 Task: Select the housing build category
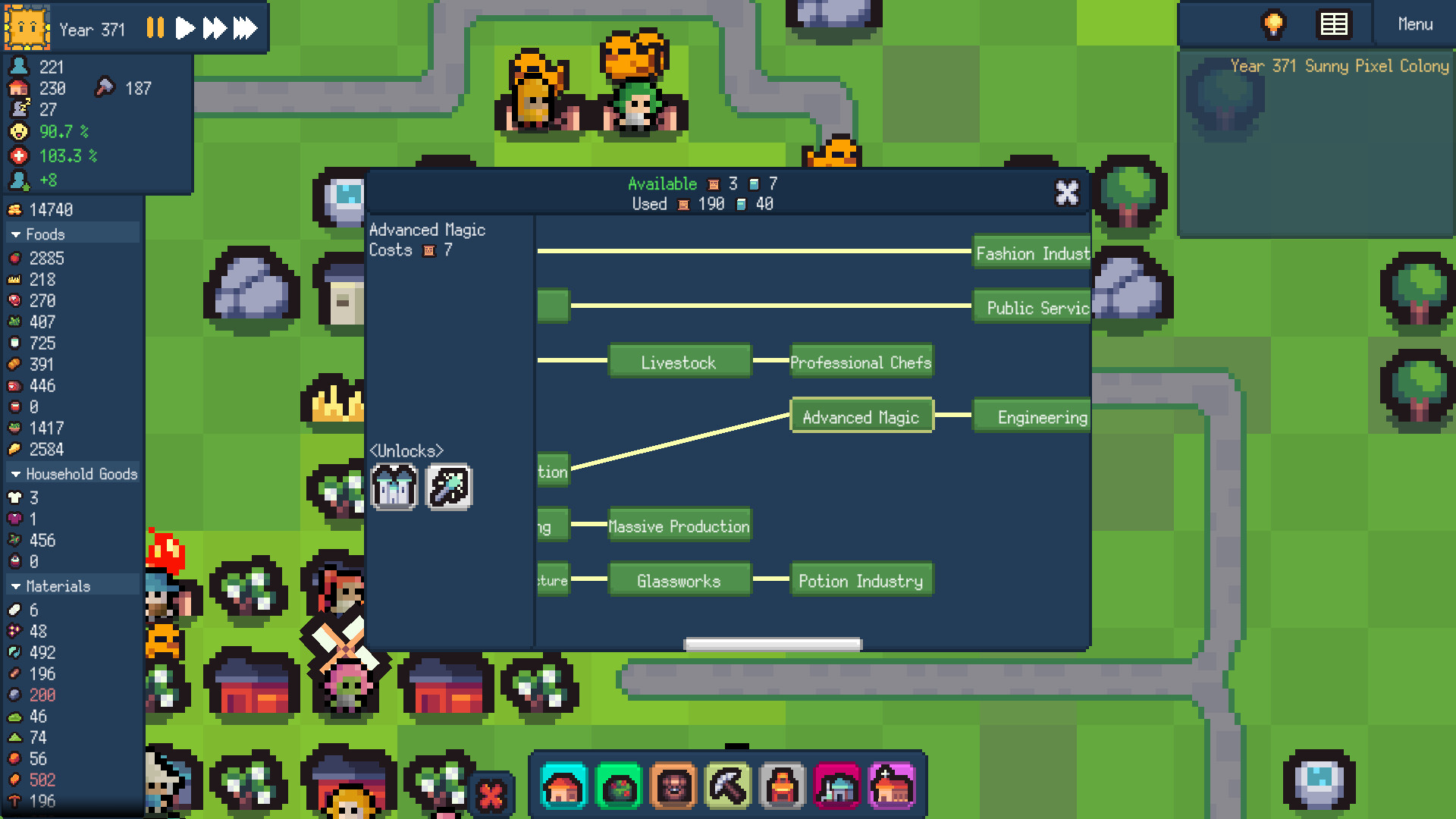(563, 786)
